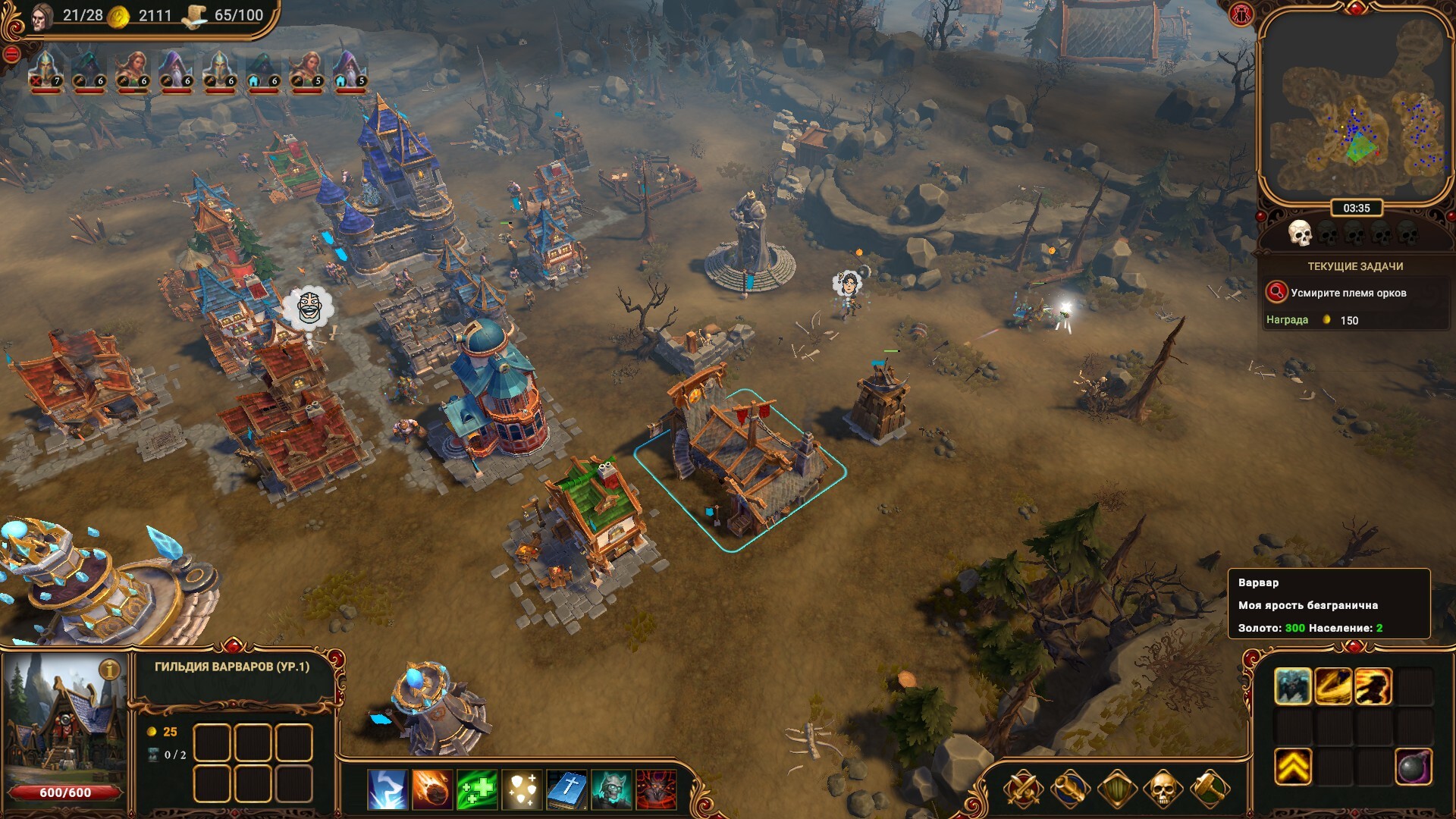Click the bomb demolish building icon
Image resolution: width=1456 pixels, height=819 pixels.
(x=1414, y=767)
